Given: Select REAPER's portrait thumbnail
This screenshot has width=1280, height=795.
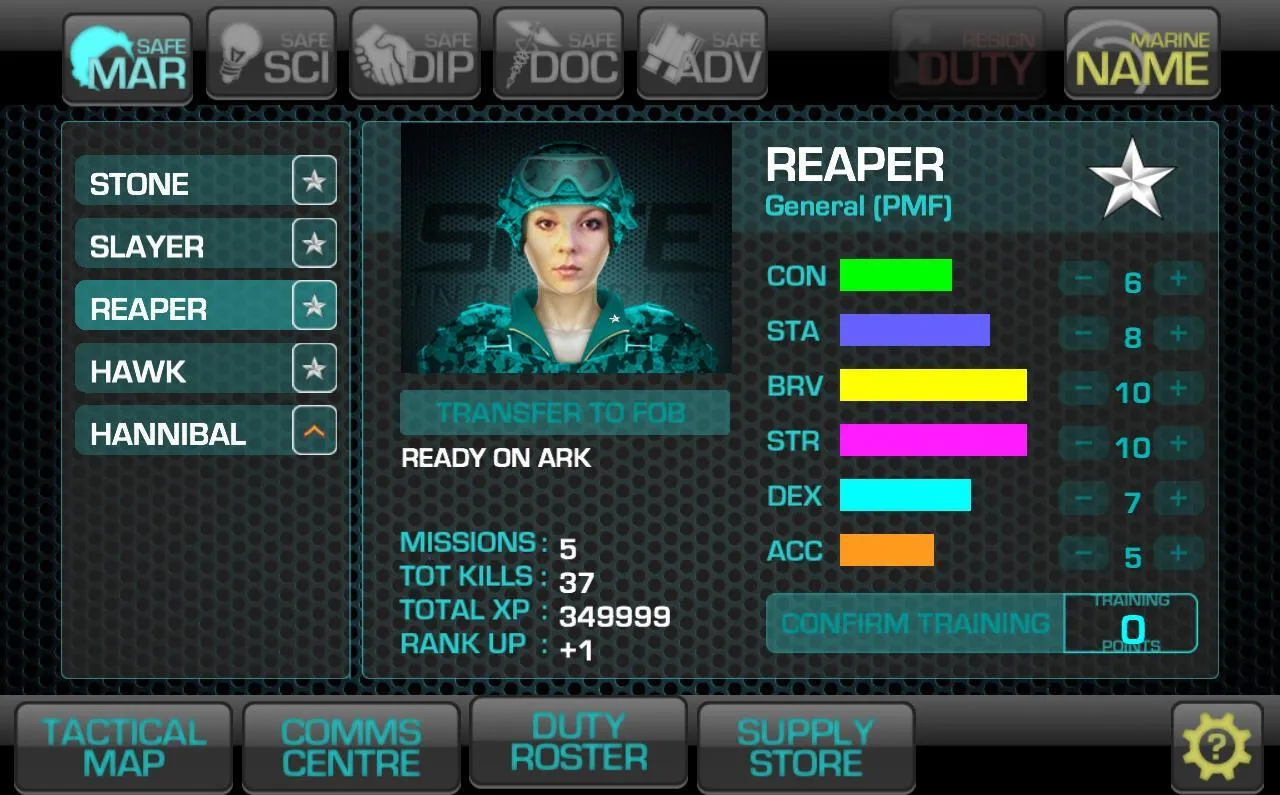Looking at the screenshot, I should (x=565, y=248).
